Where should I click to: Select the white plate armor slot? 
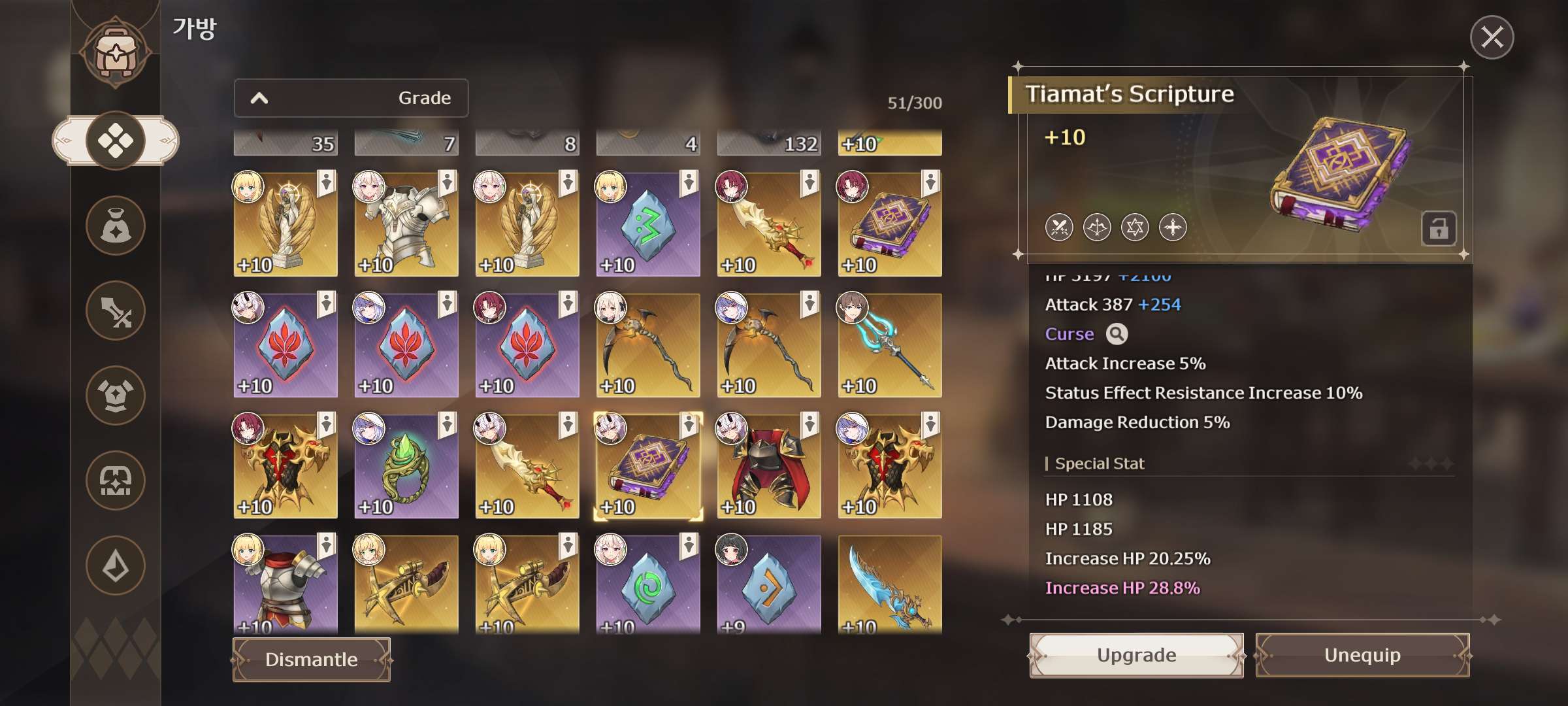click(406, 225)
